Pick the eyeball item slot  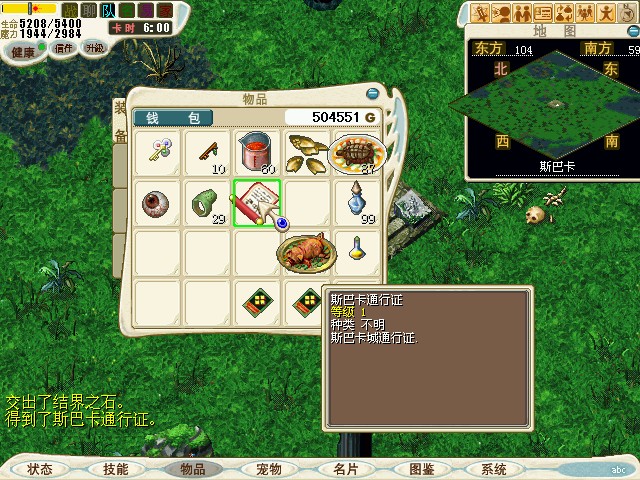(157, 203)
